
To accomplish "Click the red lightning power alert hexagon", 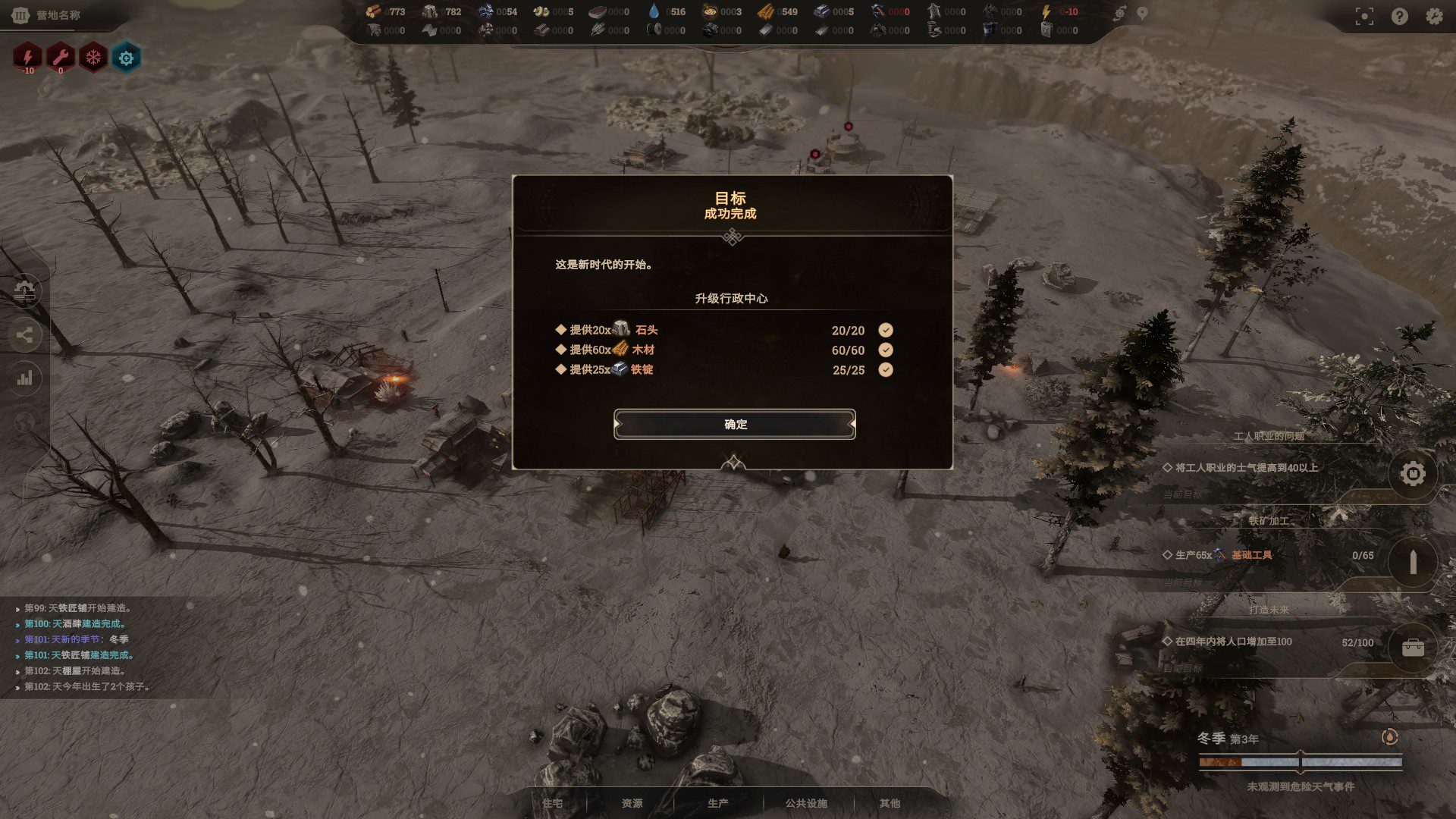I will tap(28, 58).
